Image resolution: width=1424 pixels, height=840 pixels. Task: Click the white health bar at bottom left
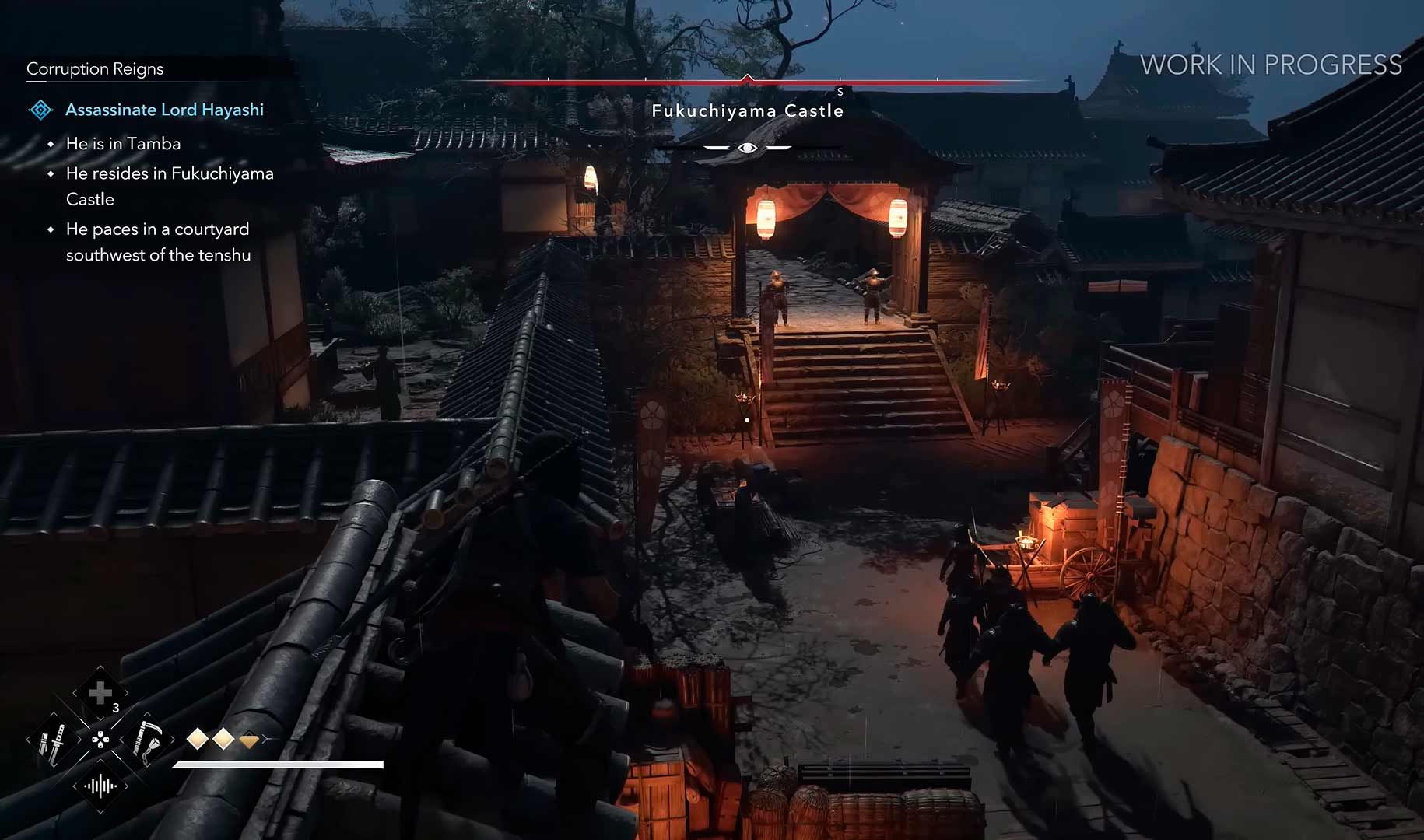[x=280, y=765]
